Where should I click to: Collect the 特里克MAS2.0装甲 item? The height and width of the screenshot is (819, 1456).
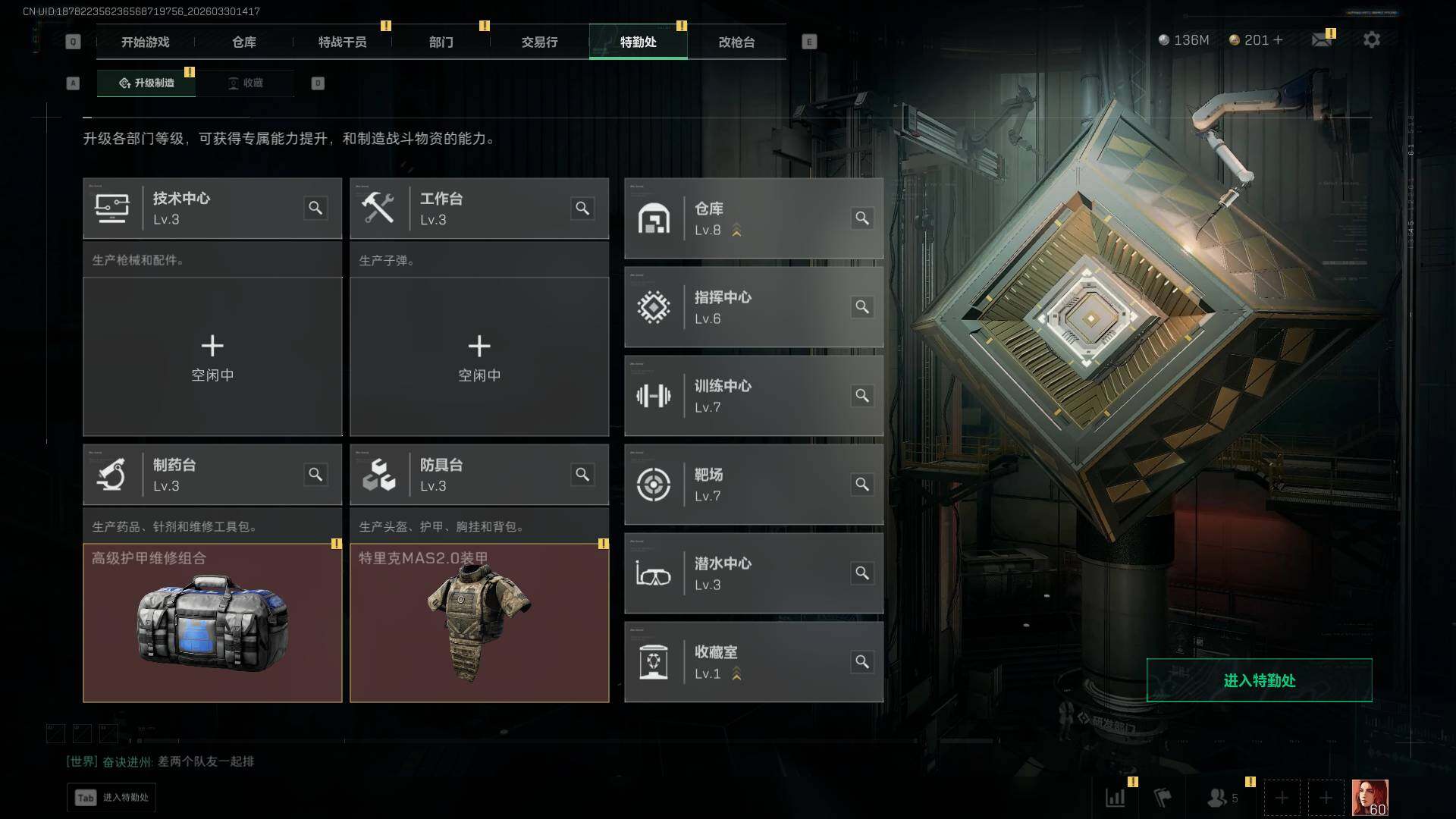tap(479, 623)
